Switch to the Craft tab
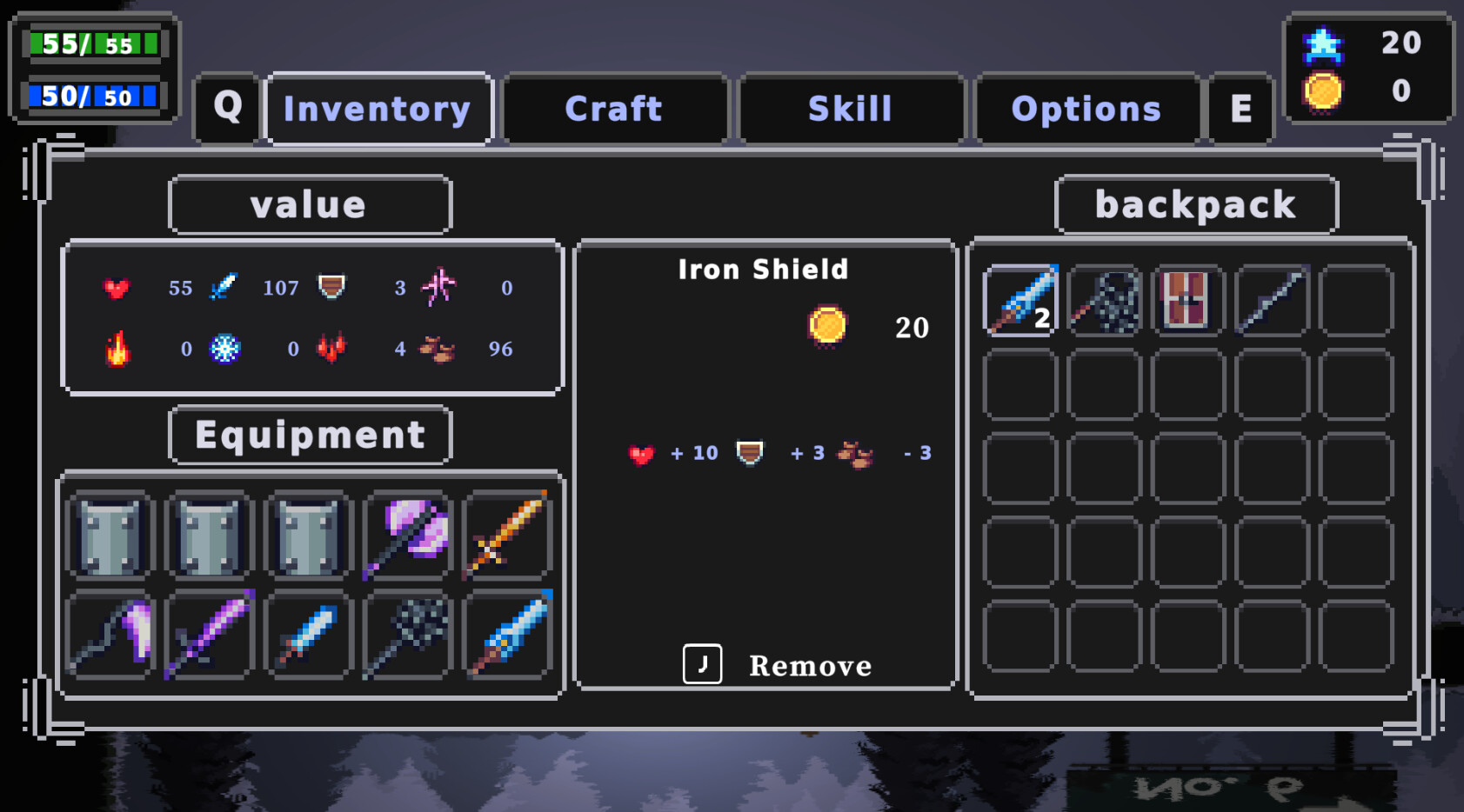 point(614,109)
